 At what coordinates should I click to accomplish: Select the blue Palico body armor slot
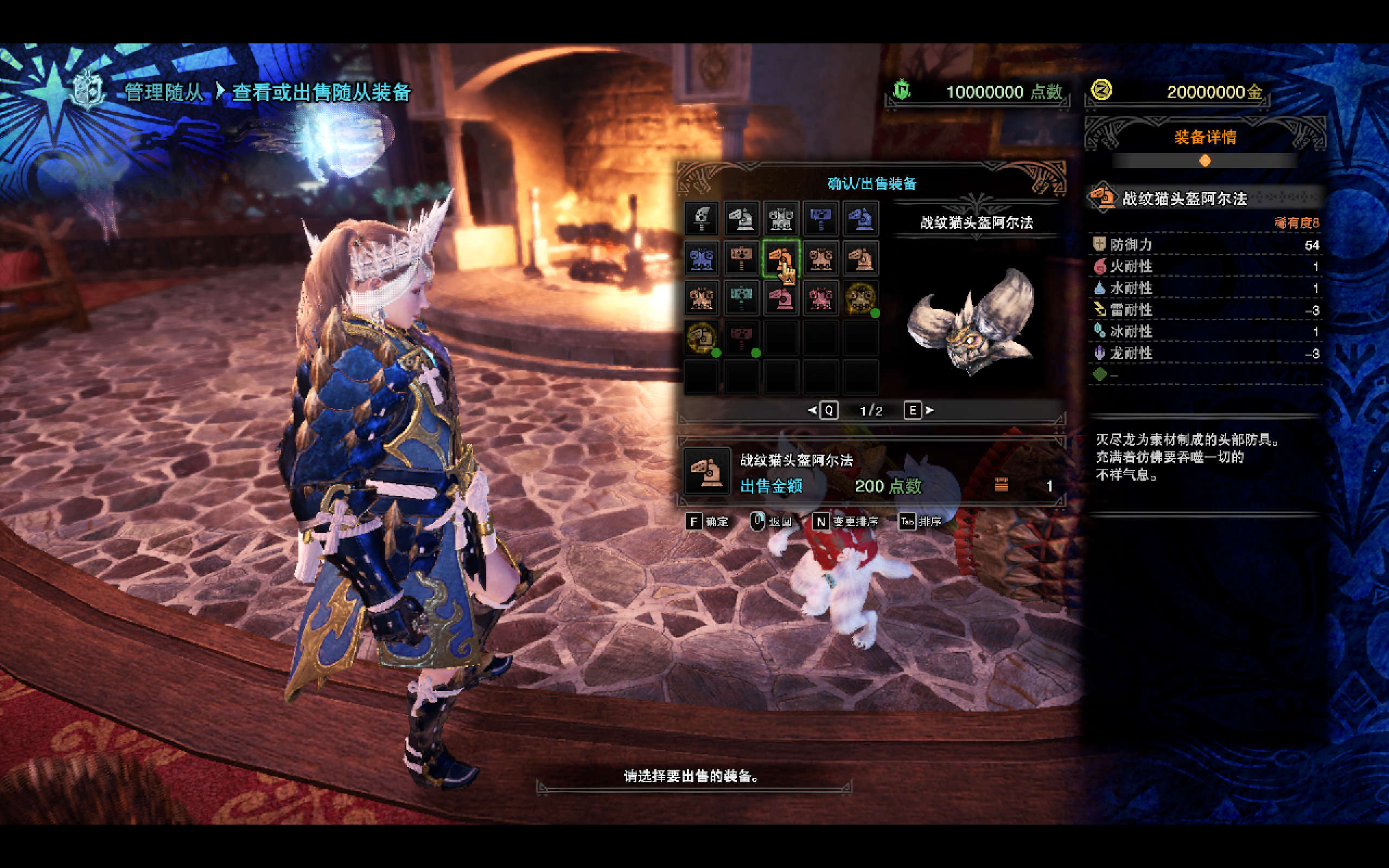click(x=702, y=258)
